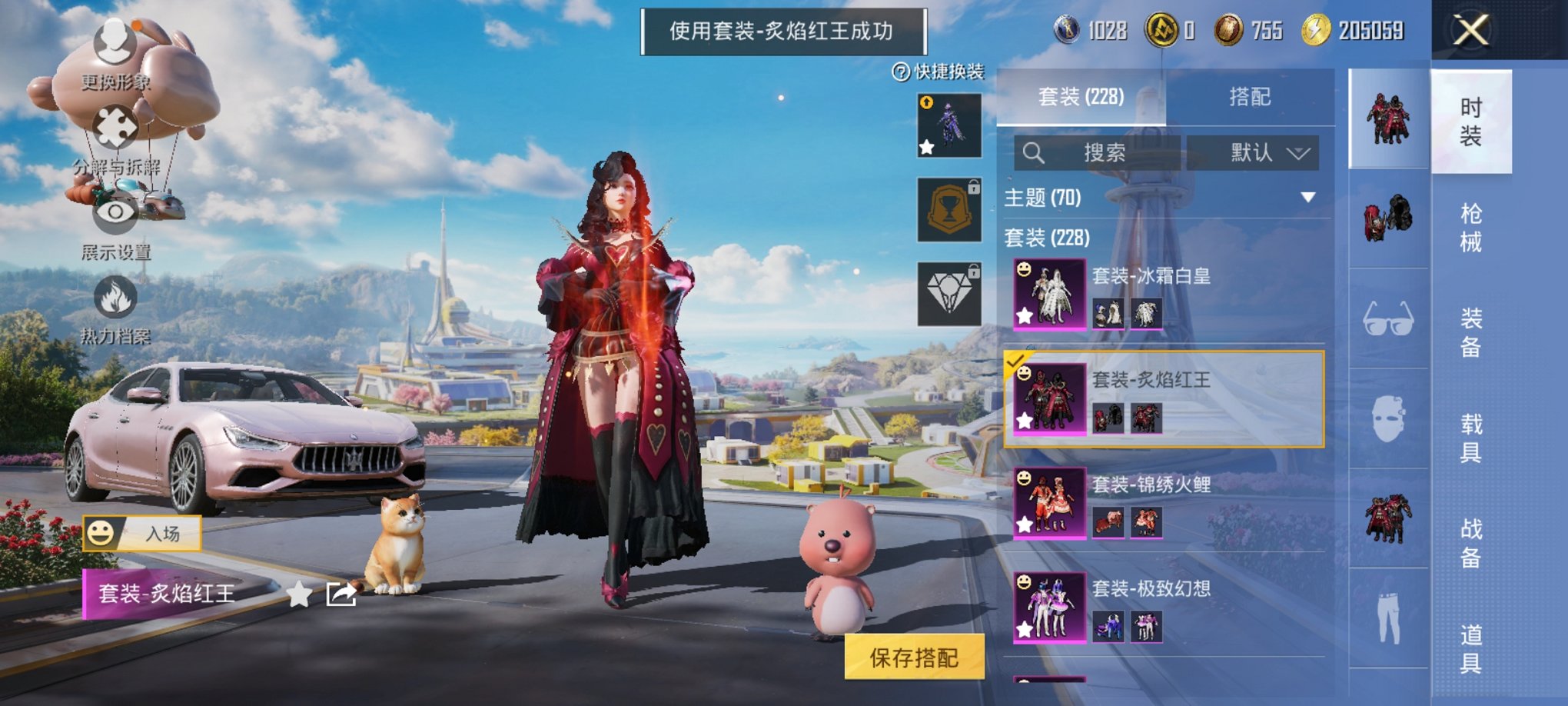This screenshot has width=1568, height=706.
Task: Click the trophy badge slot icon
Action: click(x=948, y=210)
